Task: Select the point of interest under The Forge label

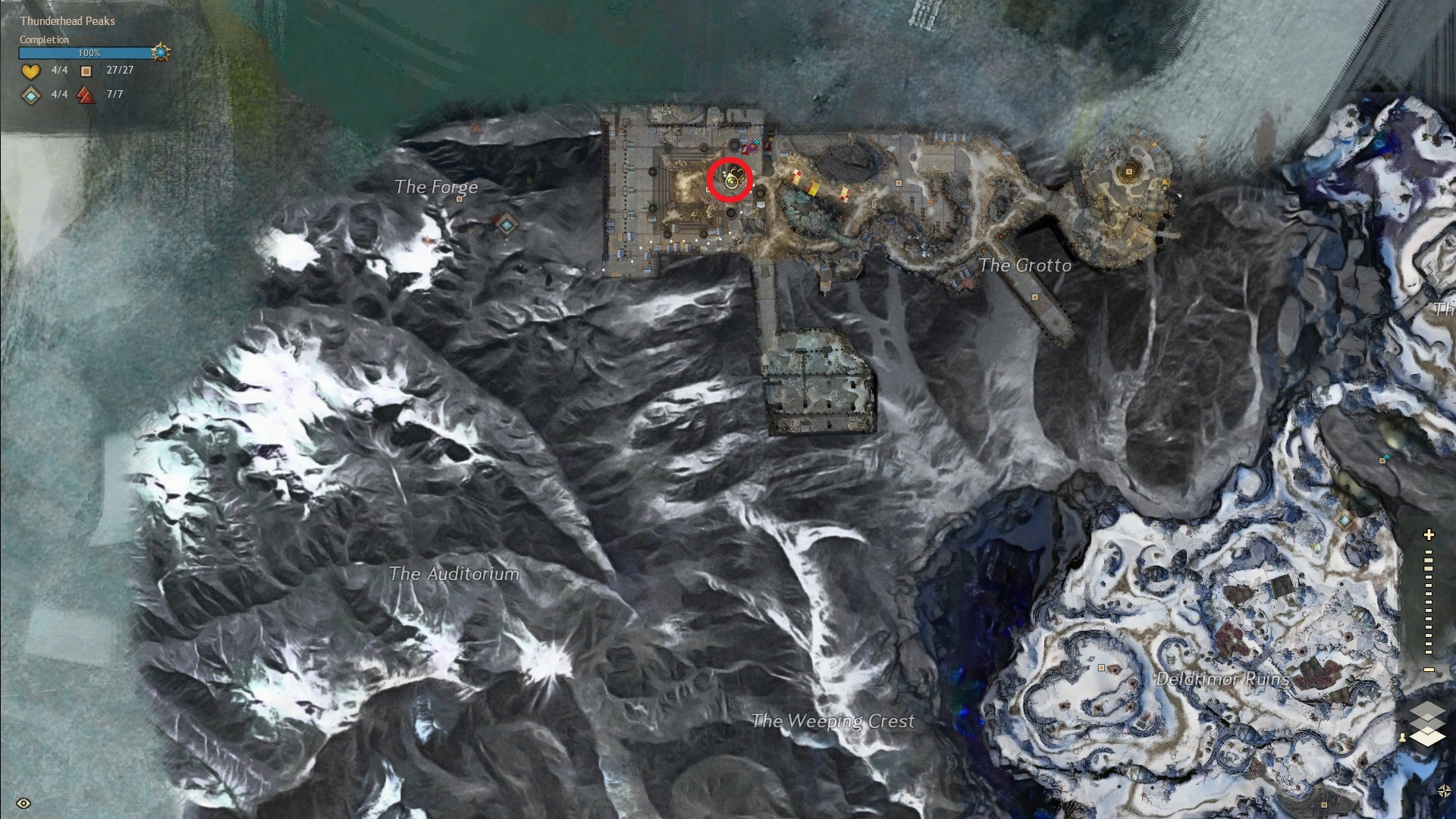Action: (460, 200)
